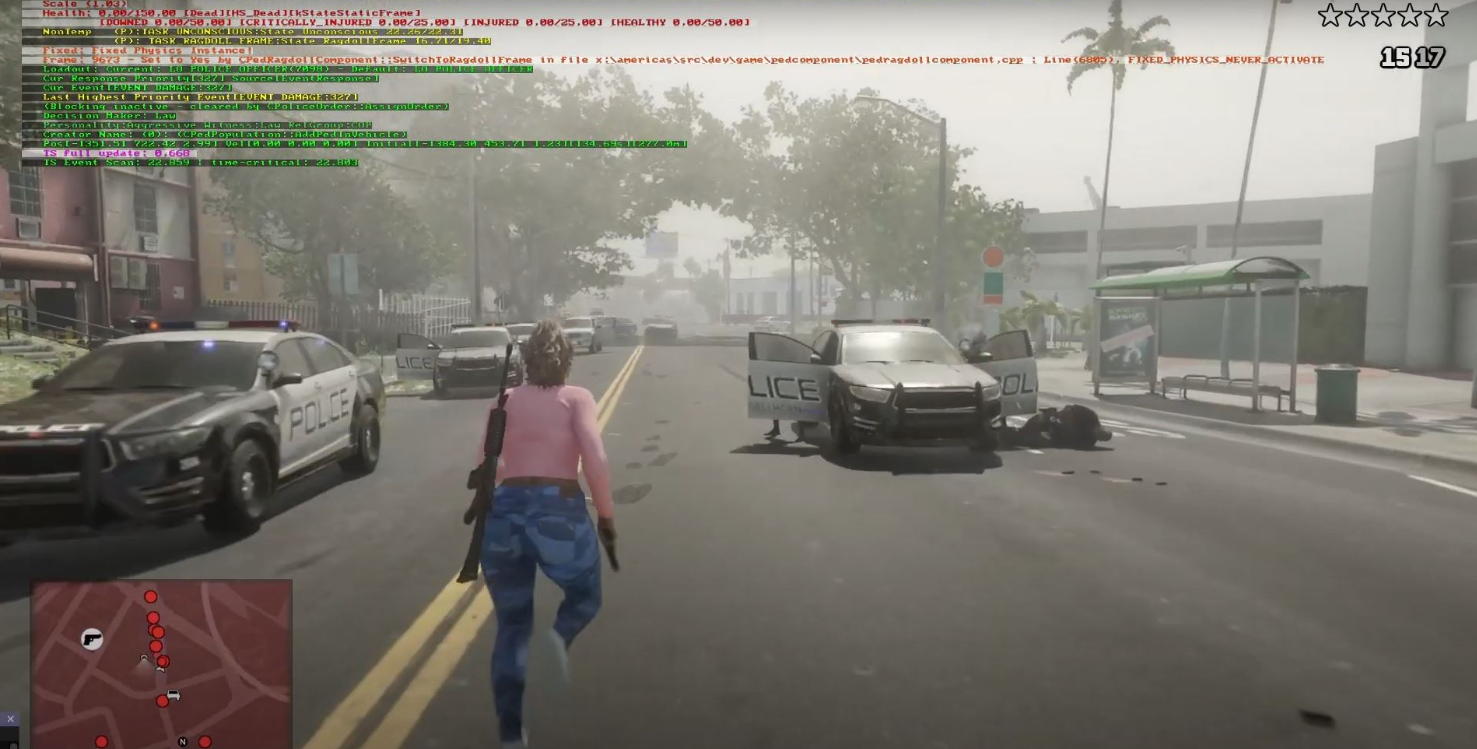
Task: Click the red blip next to the car icon
Action: click(x=162, y=701)
